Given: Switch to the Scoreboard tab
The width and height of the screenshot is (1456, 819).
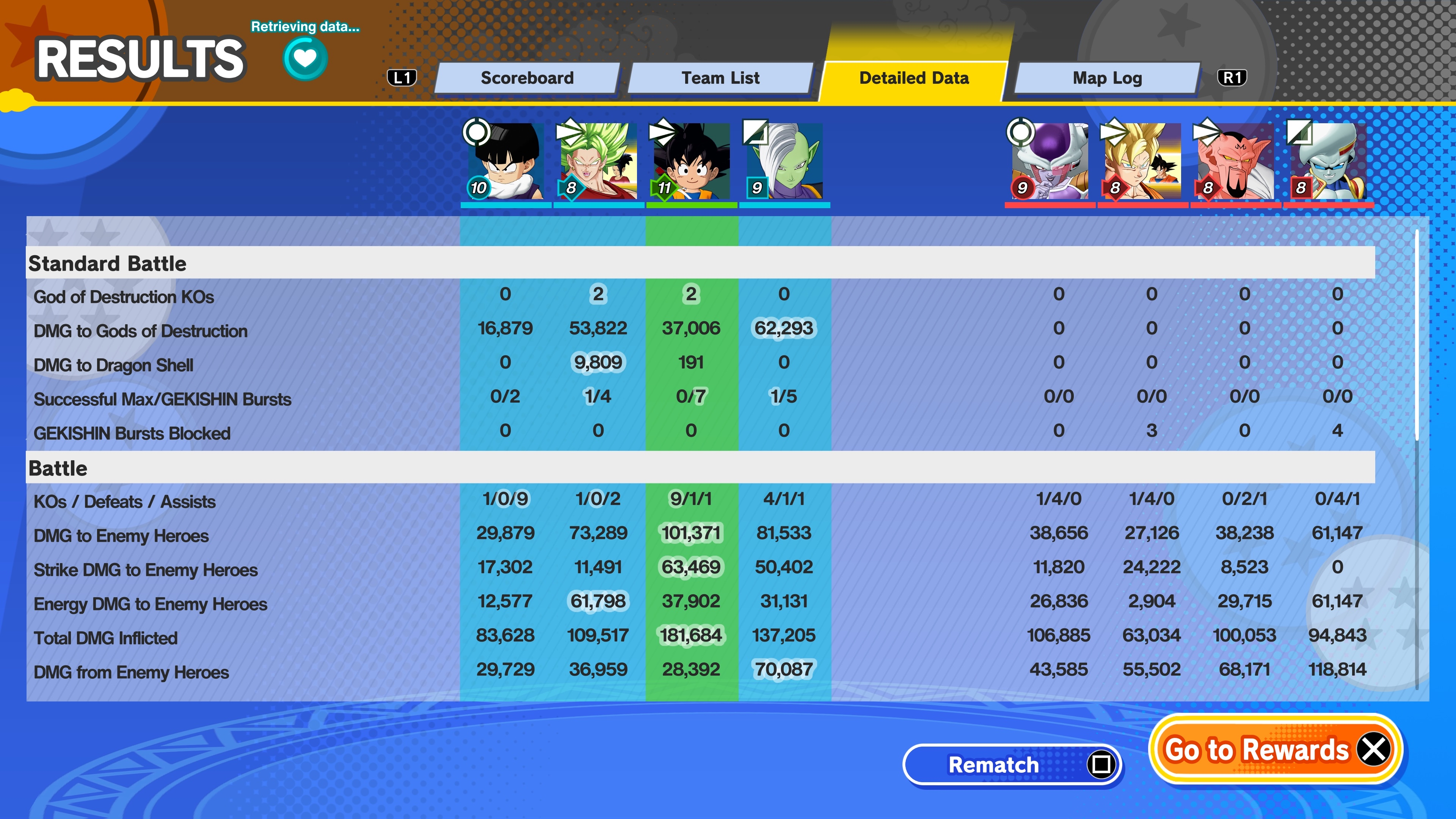Looking at the screenshot, I should (527, 78).
